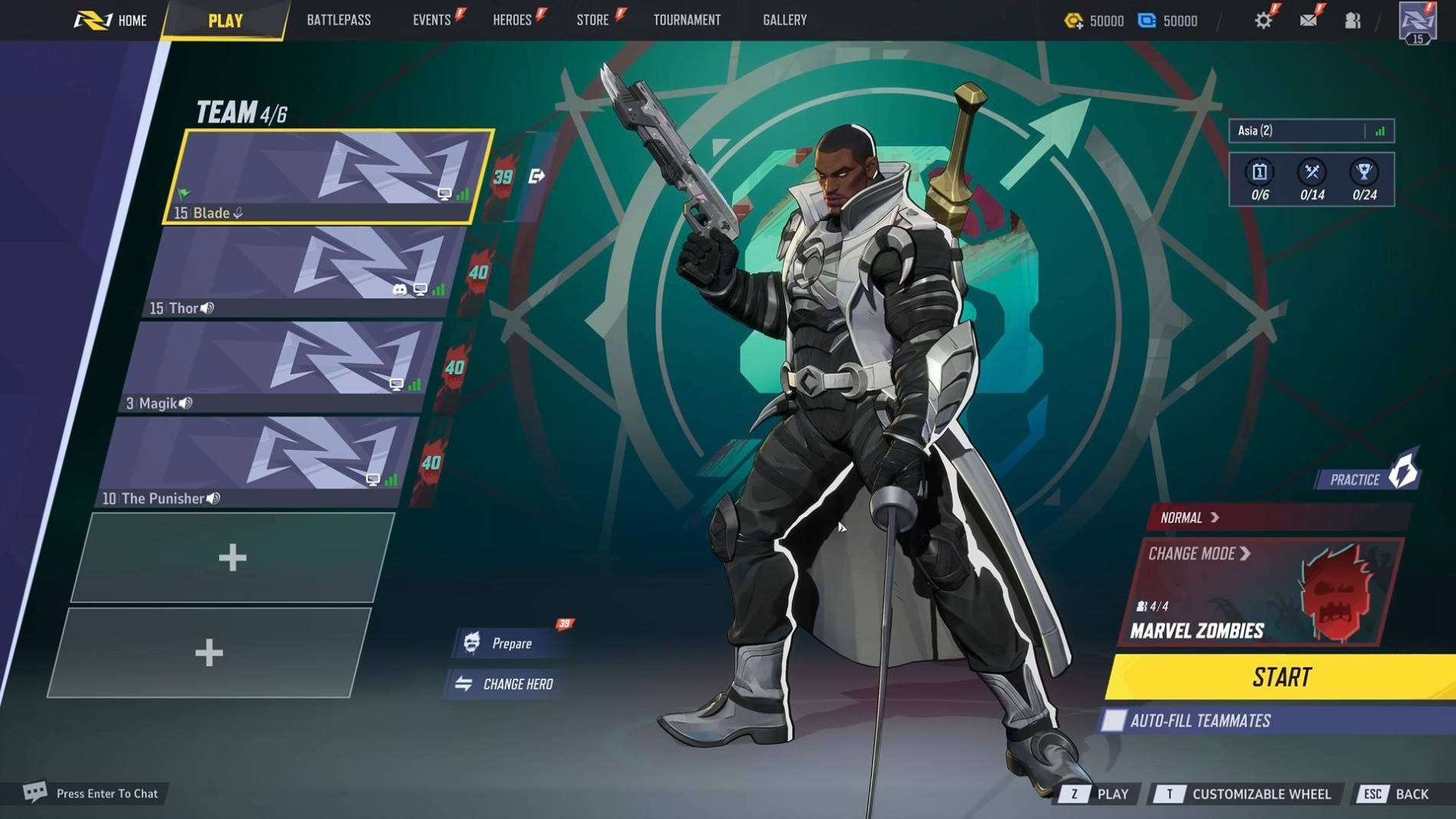The height and width of the screenshot is (819, 1456).
Task: Open the friends list icon
Action: (x=1353, y=21)
